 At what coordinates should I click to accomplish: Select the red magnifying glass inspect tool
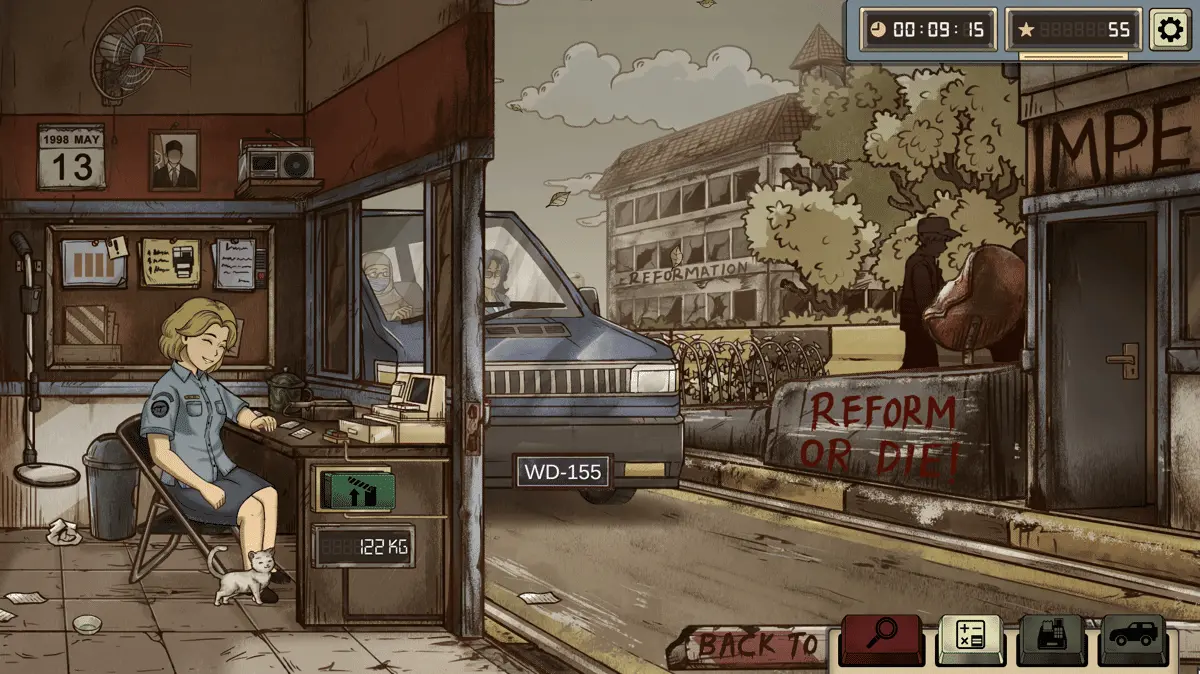882,637
